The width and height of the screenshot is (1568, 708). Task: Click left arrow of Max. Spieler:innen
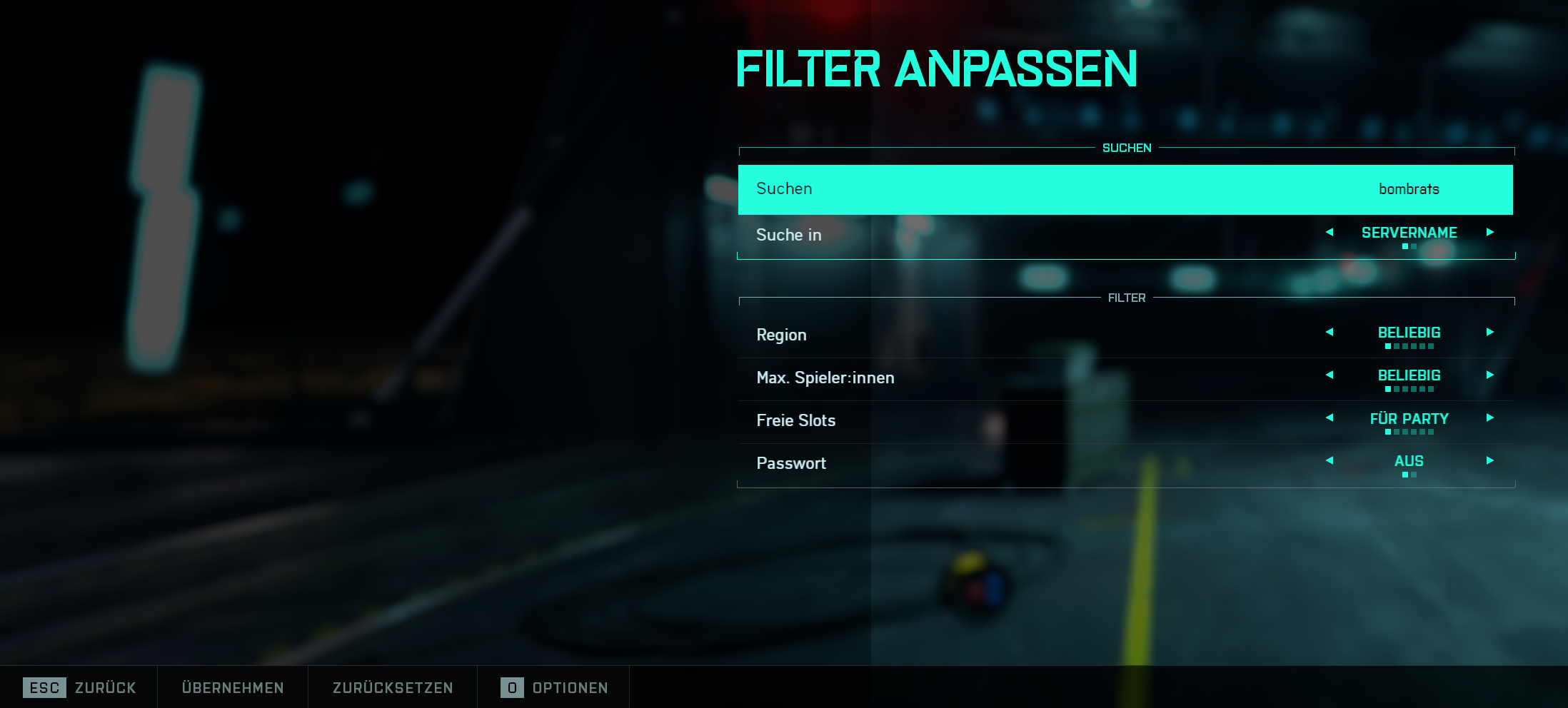pyautogui.click(x=1330, y=375)
